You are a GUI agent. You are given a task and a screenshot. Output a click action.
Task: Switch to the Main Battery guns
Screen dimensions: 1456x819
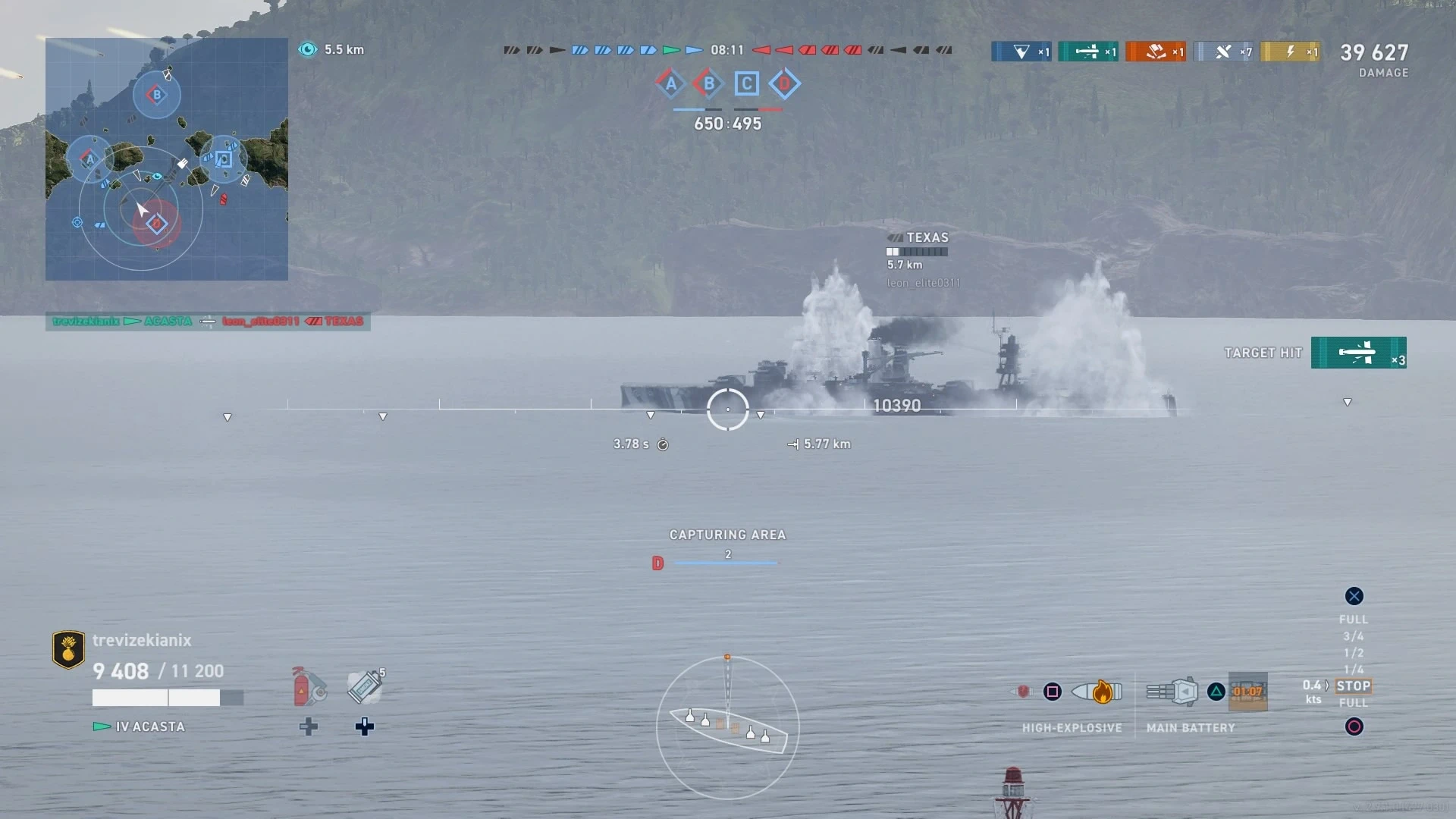(1172, 692)
